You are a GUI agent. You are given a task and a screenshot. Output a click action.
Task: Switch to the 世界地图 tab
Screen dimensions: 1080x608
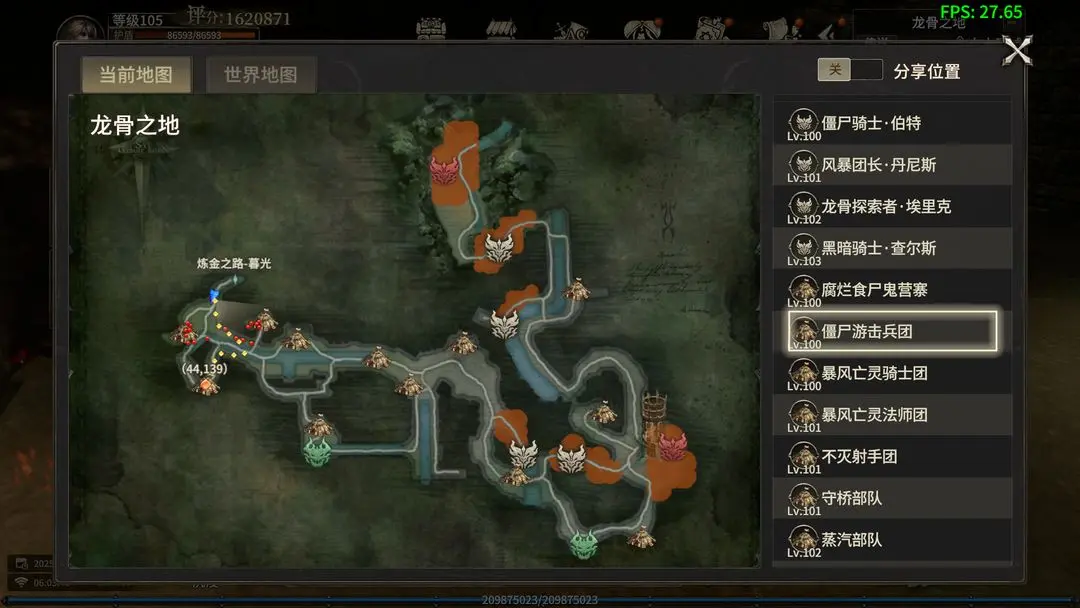click(260, 75)
